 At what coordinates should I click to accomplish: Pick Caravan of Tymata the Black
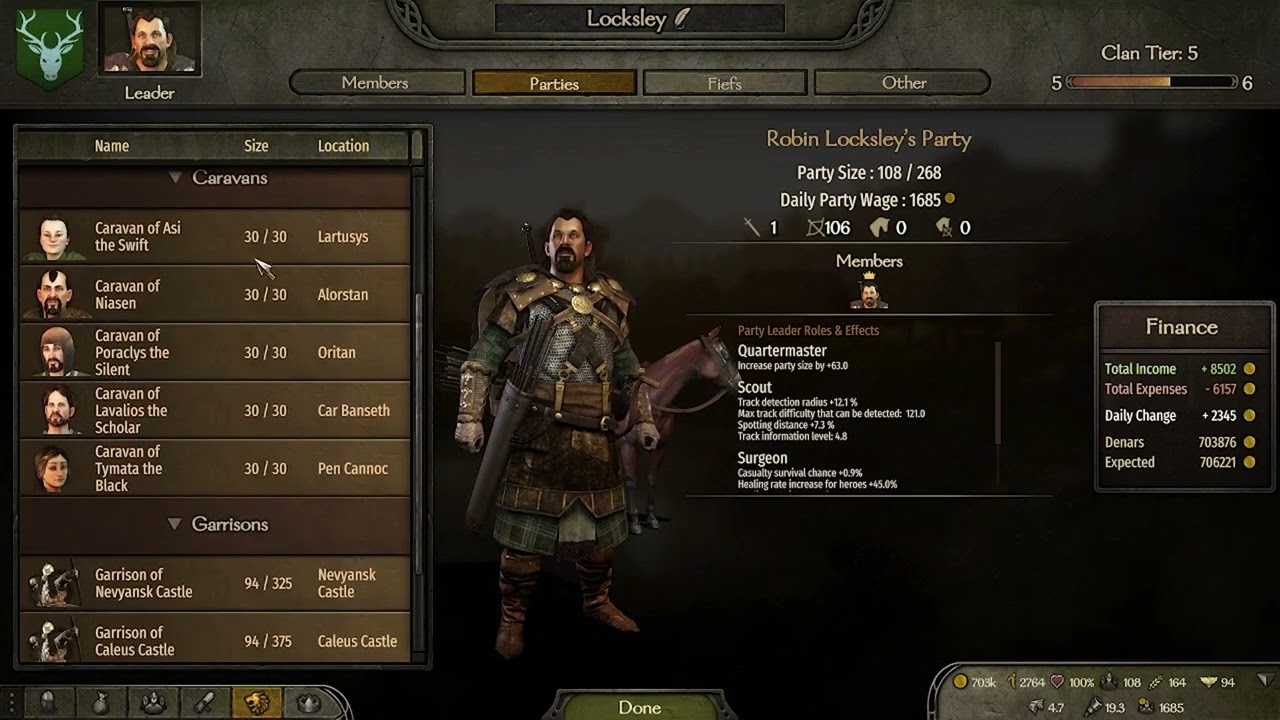(215, 469)
